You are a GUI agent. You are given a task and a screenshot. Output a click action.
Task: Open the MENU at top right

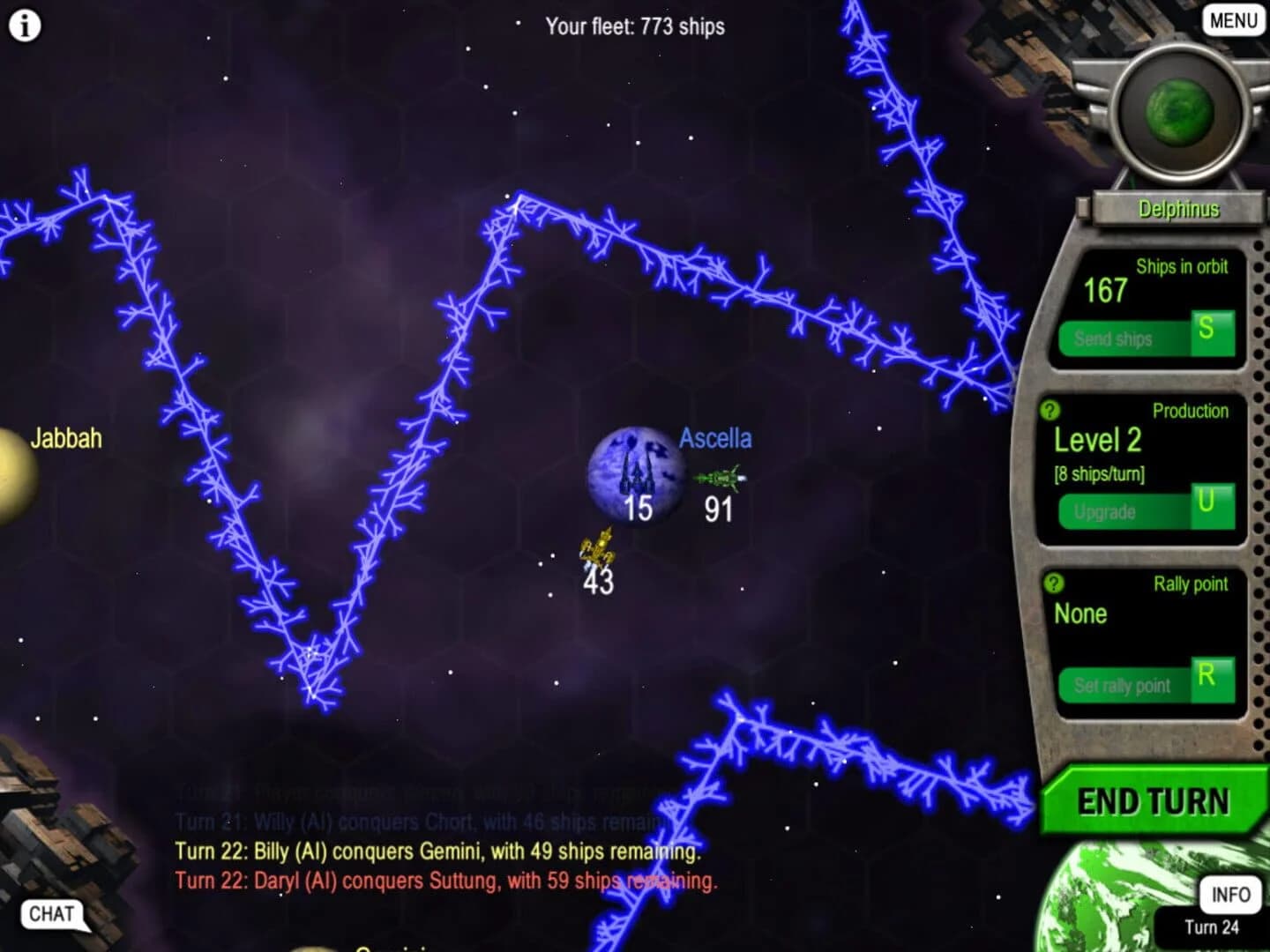[x=1232, y=19]
